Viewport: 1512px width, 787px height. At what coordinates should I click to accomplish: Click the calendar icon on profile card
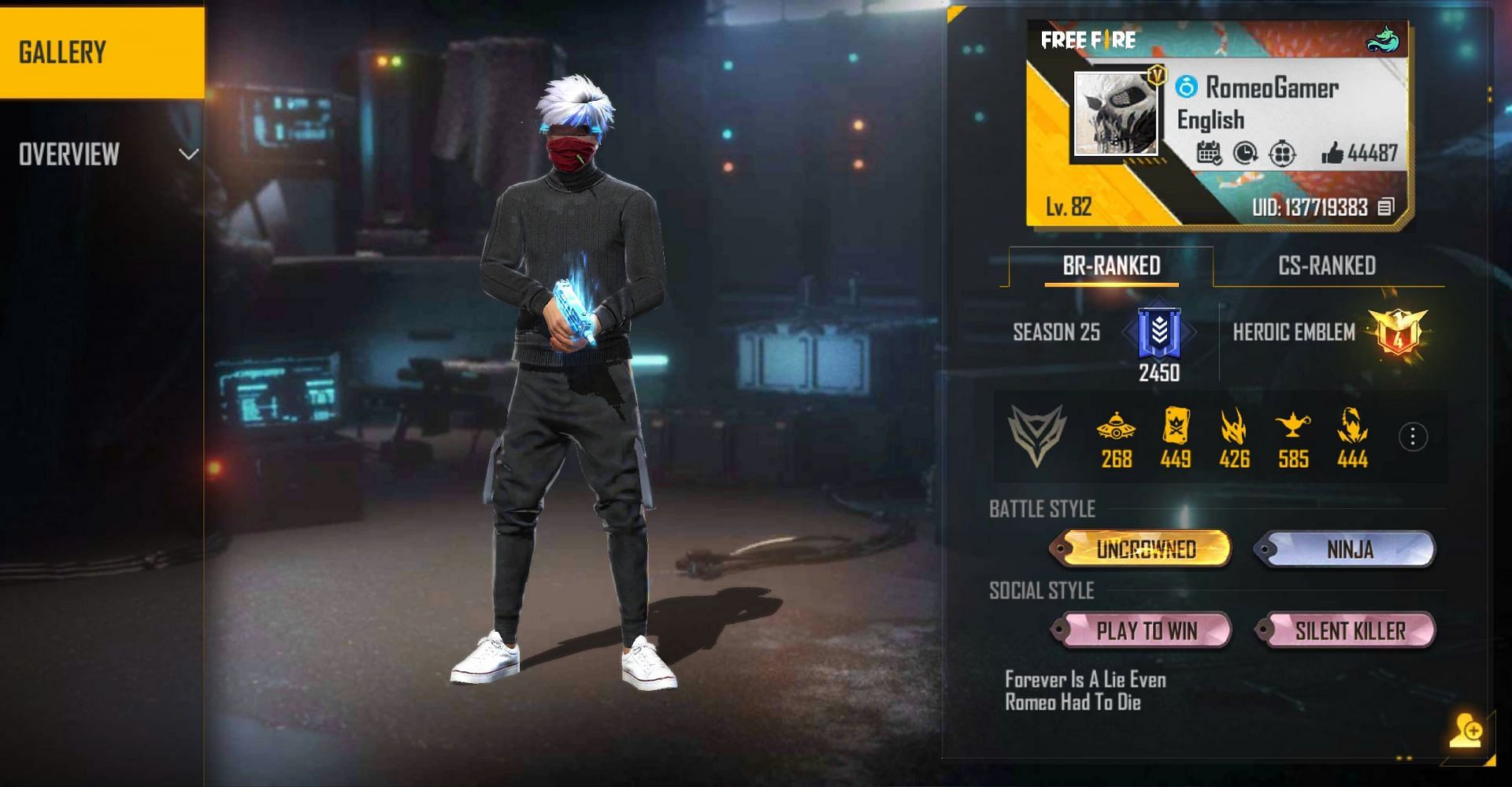1209,153
